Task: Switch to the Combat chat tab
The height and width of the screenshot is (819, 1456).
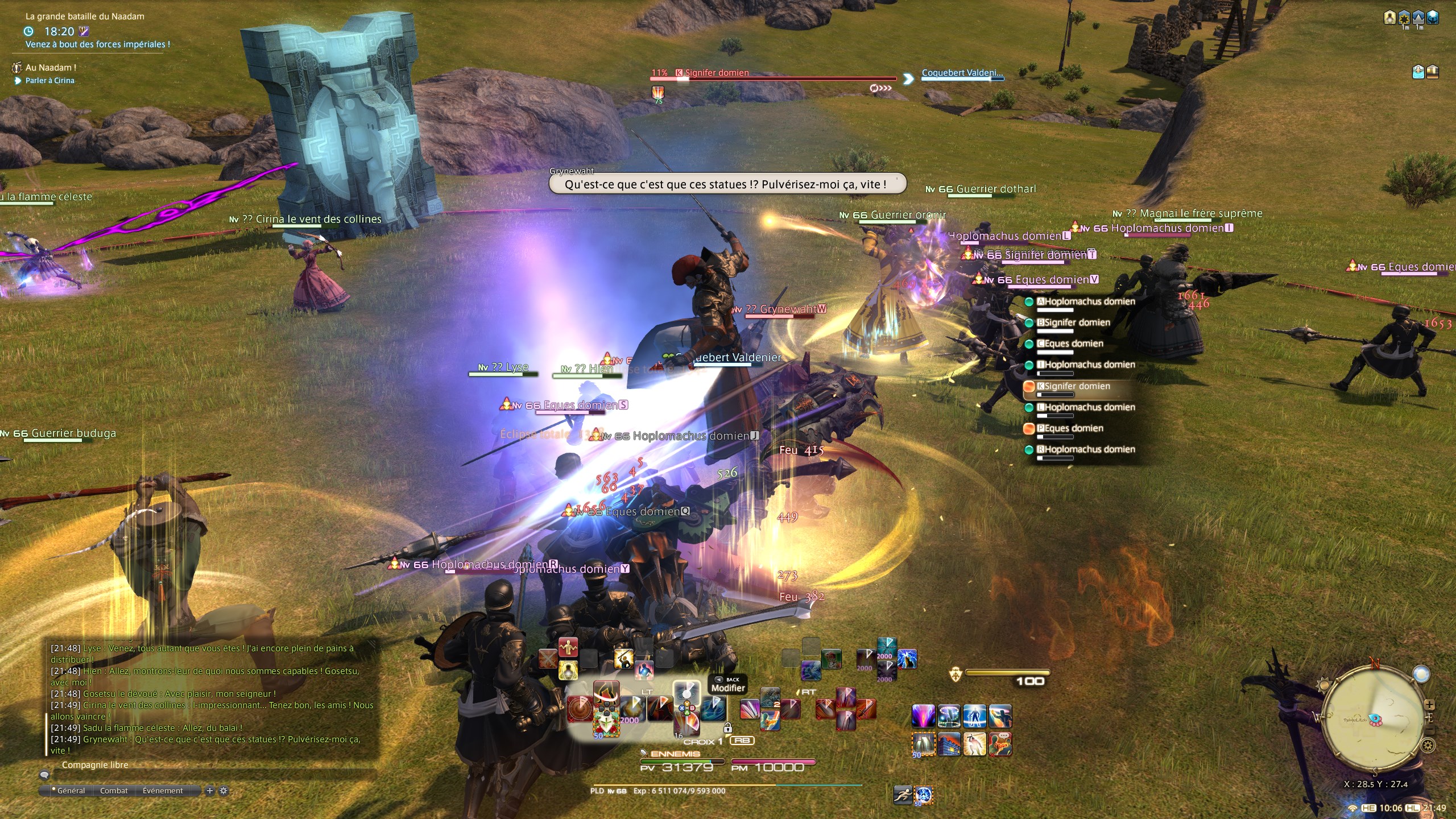Action: 114,791
